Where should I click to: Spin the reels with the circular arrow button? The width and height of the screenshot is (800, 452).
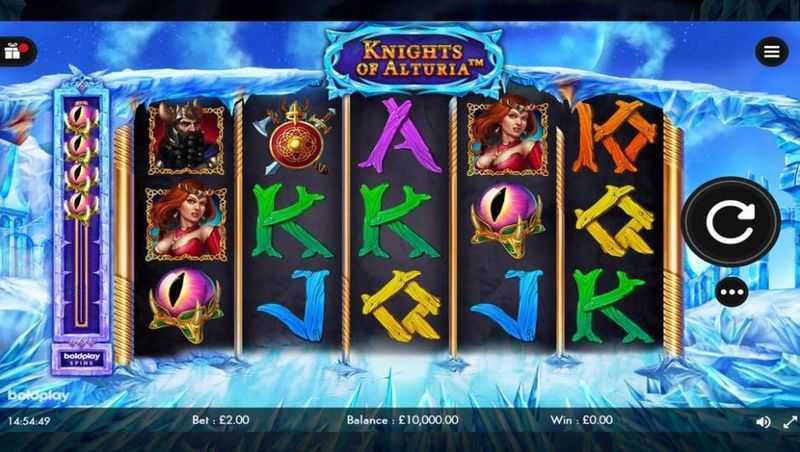point(731,223)
